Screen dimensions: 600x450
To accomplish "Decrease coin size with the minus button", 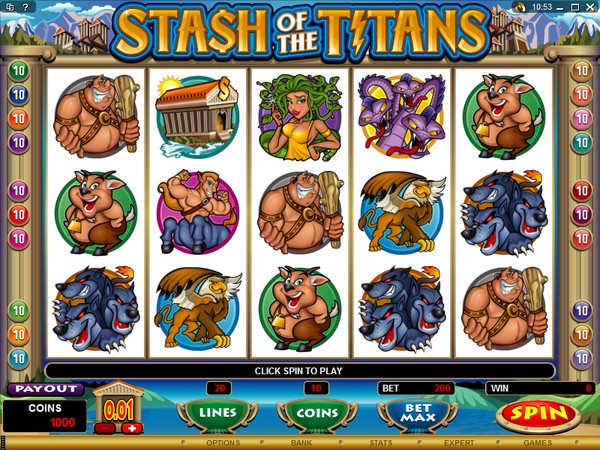I will click(105, 428).
